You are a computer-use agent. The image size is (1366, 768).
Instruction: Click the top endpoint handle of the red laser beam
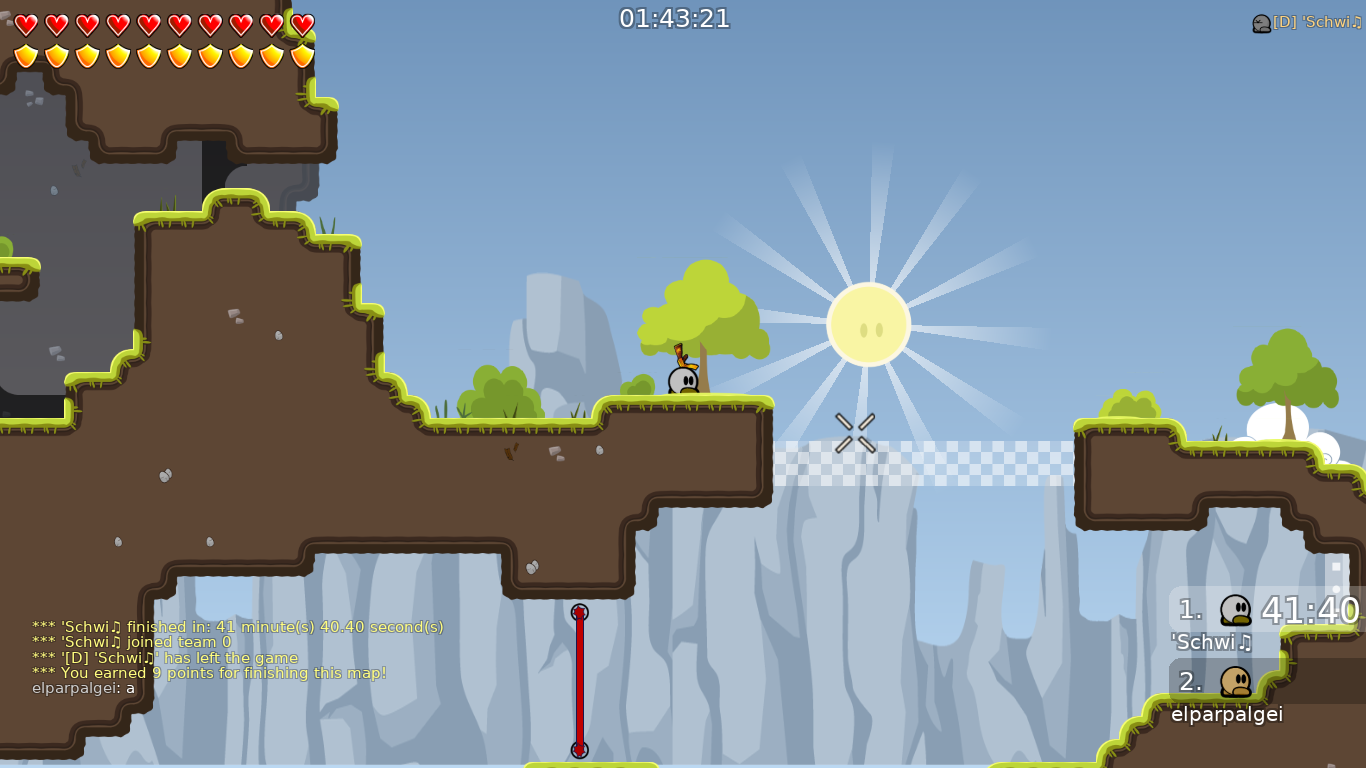tap(578, 610)
